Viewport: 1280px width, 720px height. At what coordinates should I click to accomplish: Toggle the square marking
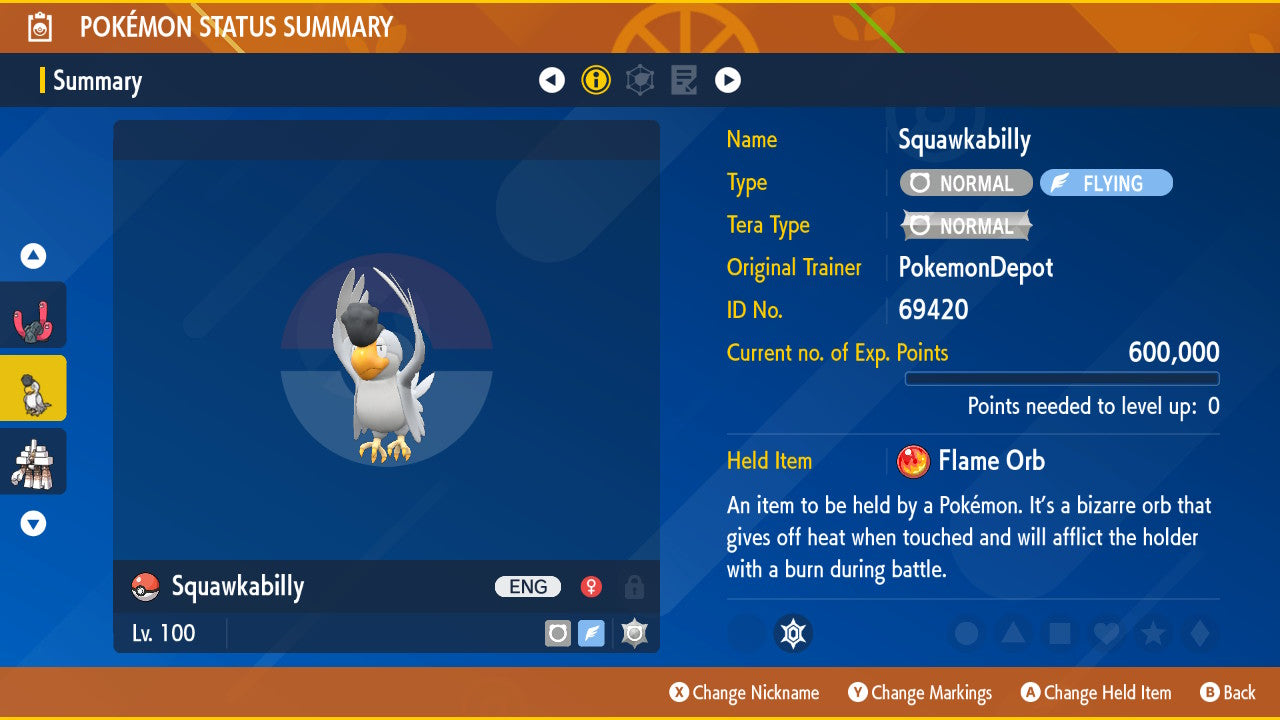1059,633
